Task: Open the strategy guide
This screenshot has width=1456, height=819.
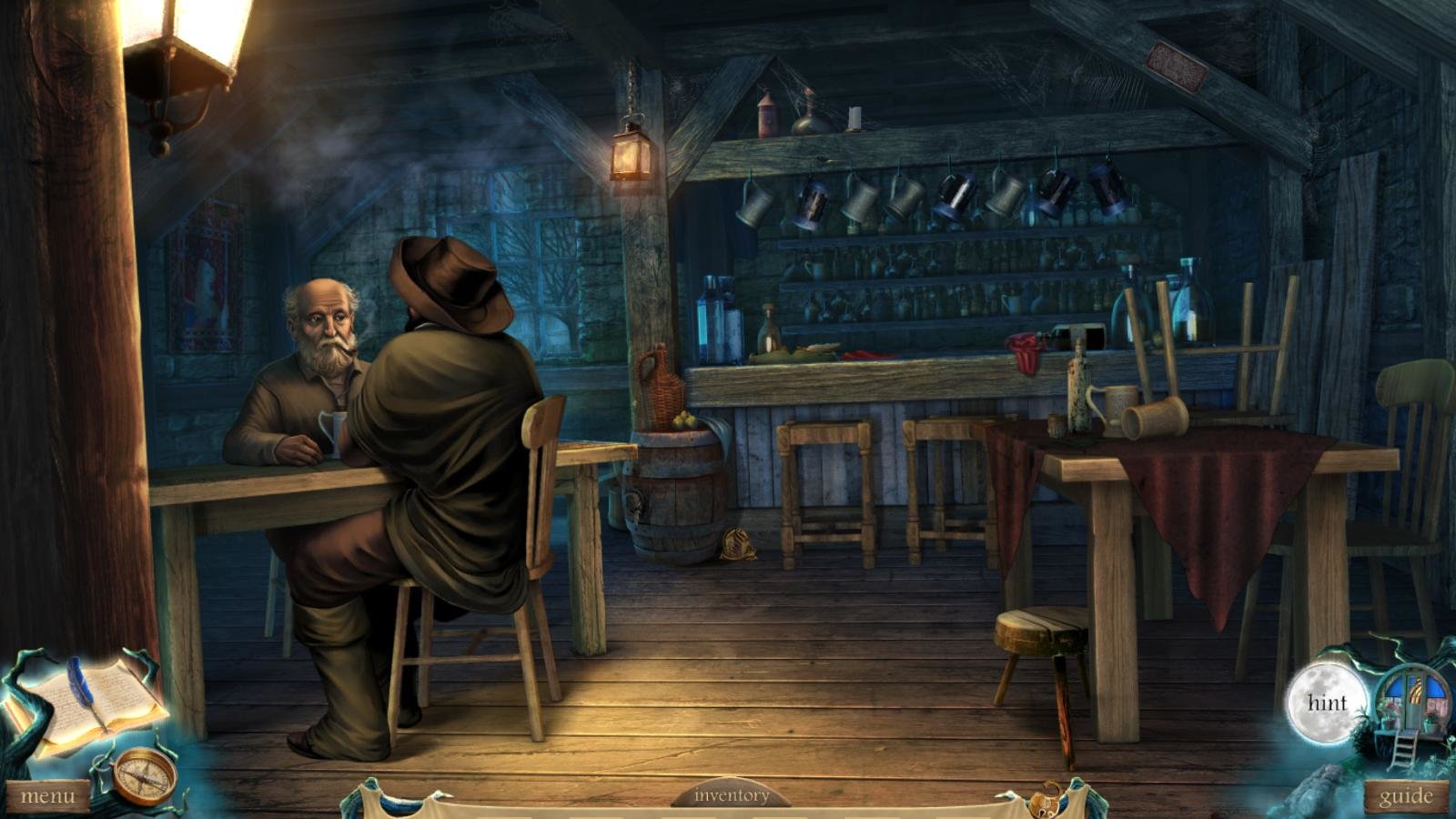Action: (x=1406, y=797)
